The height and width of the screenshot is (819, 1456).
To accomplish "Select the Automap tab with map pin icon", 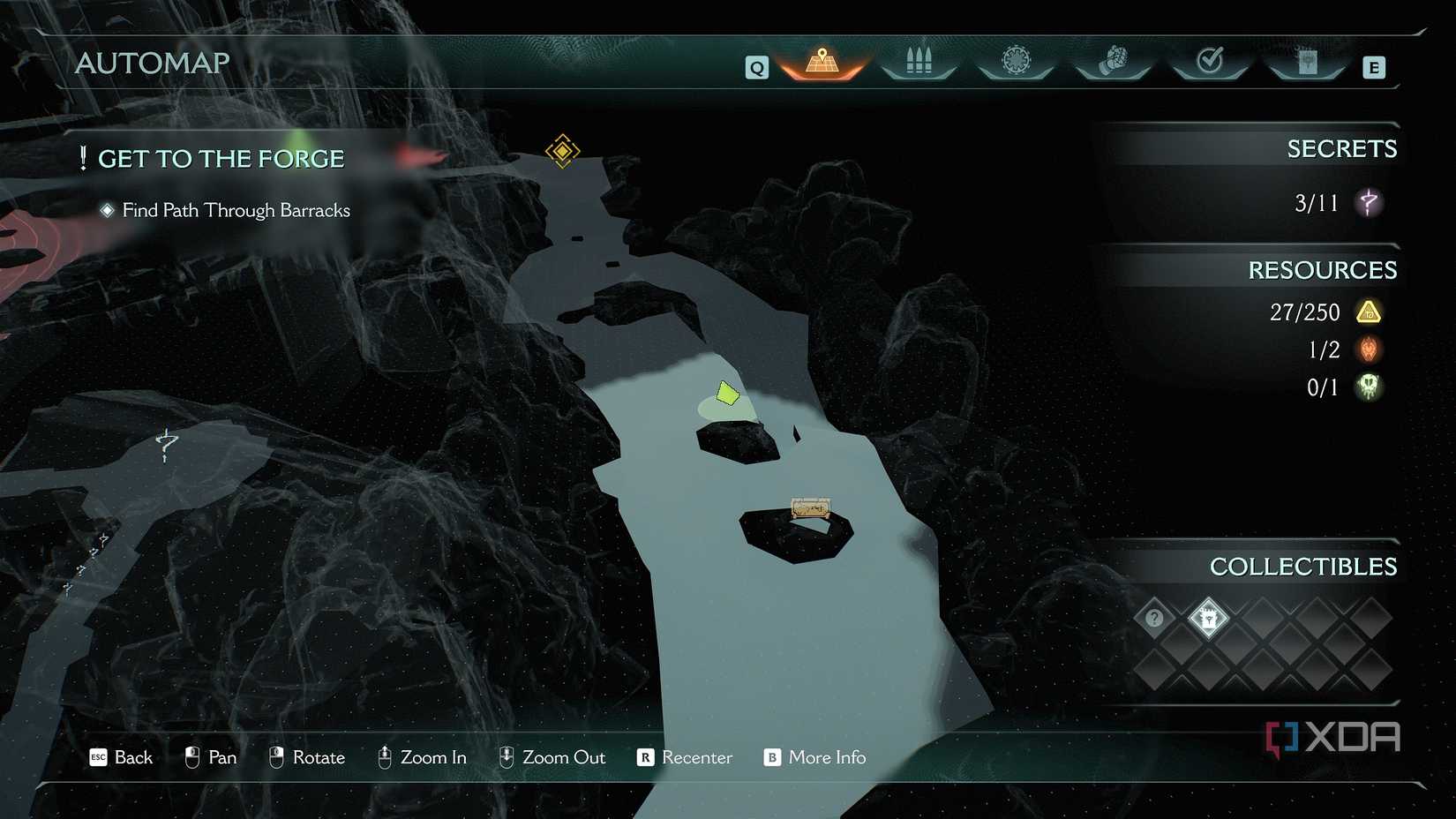I will [x=822, y=63].
